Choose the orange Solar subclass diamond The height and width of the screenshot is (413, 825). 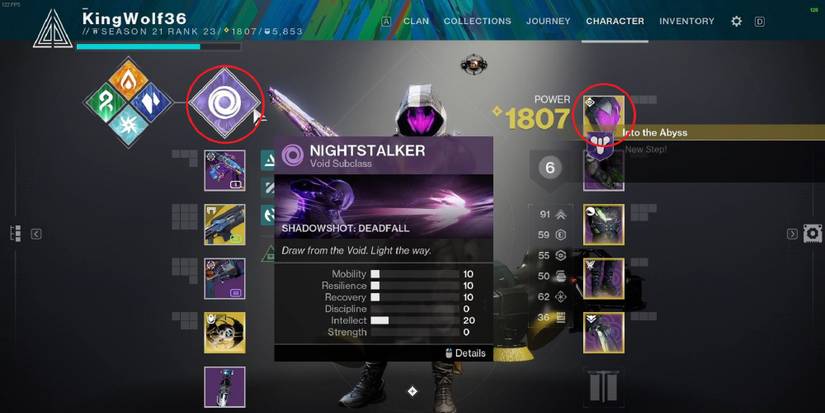128,78
